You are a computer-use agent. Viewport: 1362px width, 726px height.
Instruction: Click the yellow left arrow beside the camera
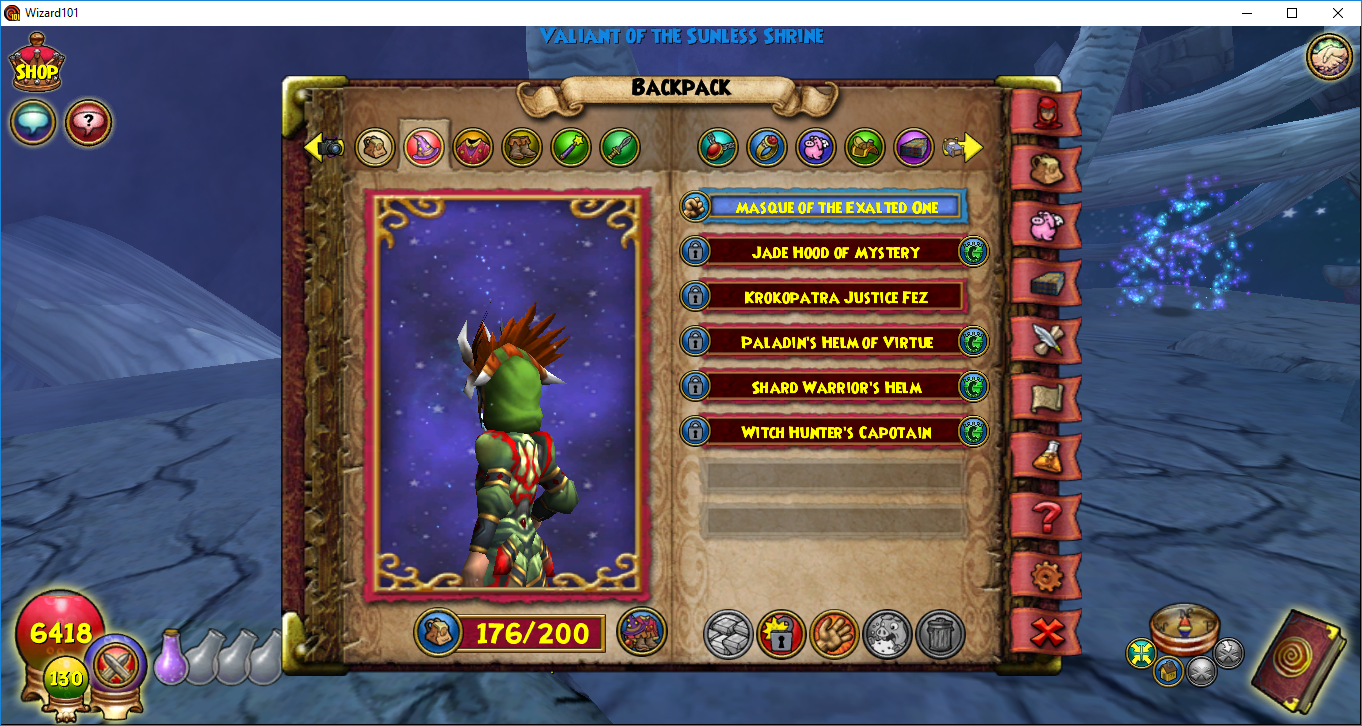pos(312,147)
